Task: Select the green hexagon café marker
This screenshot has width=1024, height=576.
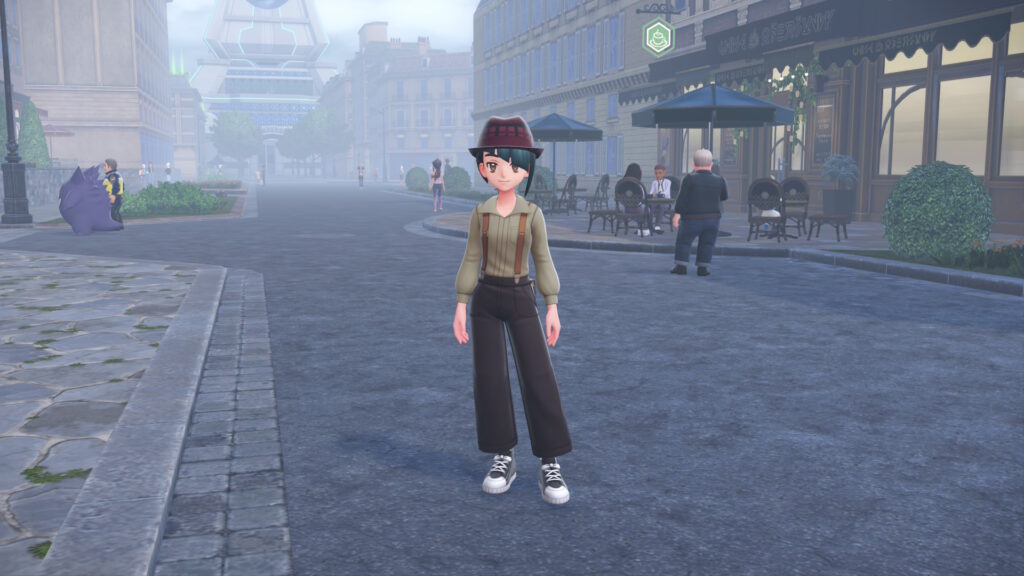Action: (658, 37)
